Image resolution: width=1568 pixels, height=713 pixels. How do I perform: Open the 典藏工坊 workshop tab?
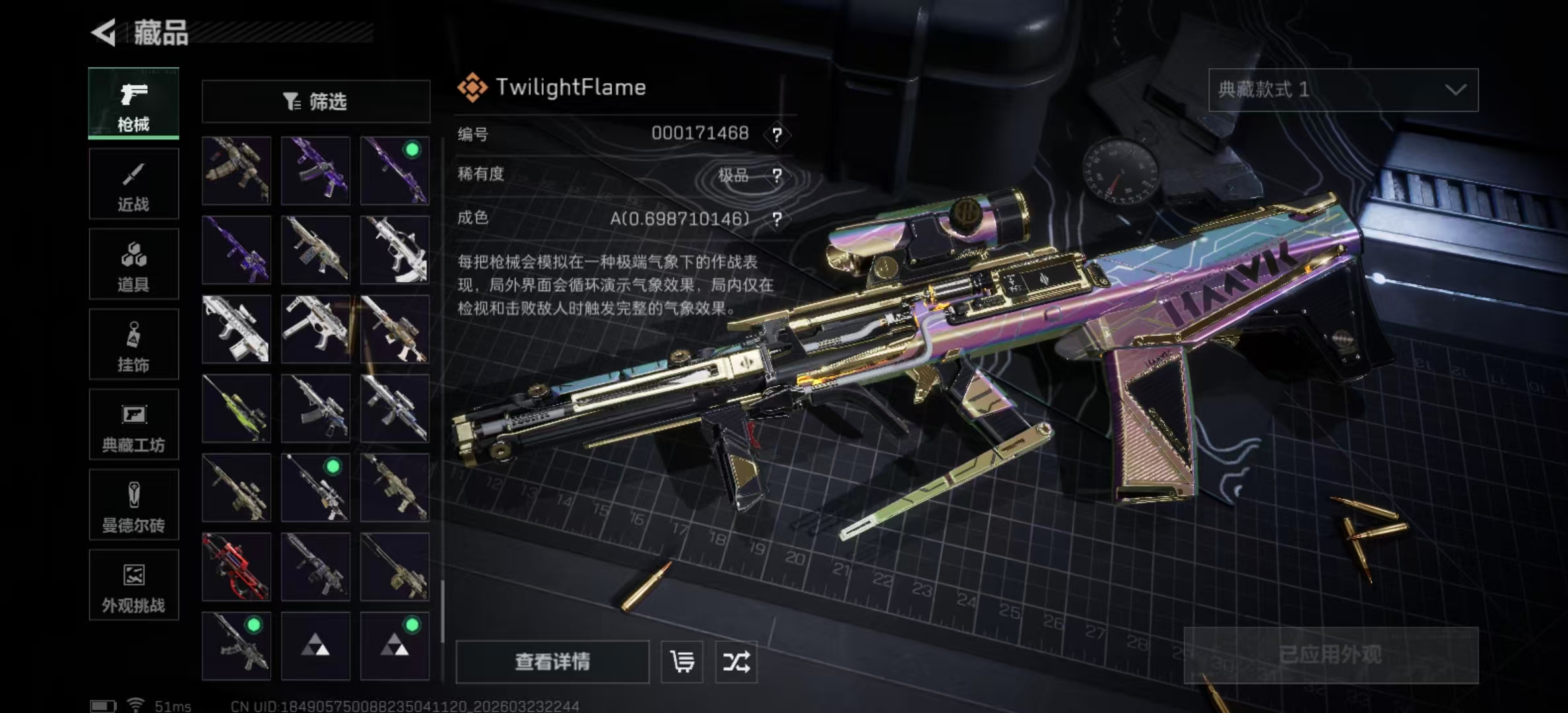click(x=133, y=424)
